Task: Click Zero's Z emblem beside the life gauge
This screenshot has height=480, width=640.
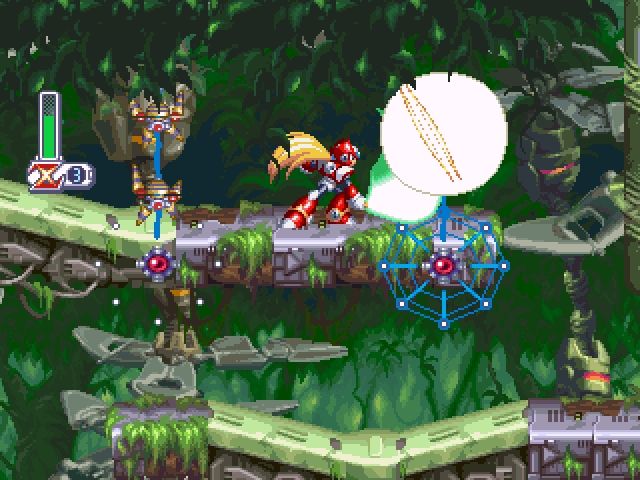Action: pyautogui.click(x=47, y=175)
